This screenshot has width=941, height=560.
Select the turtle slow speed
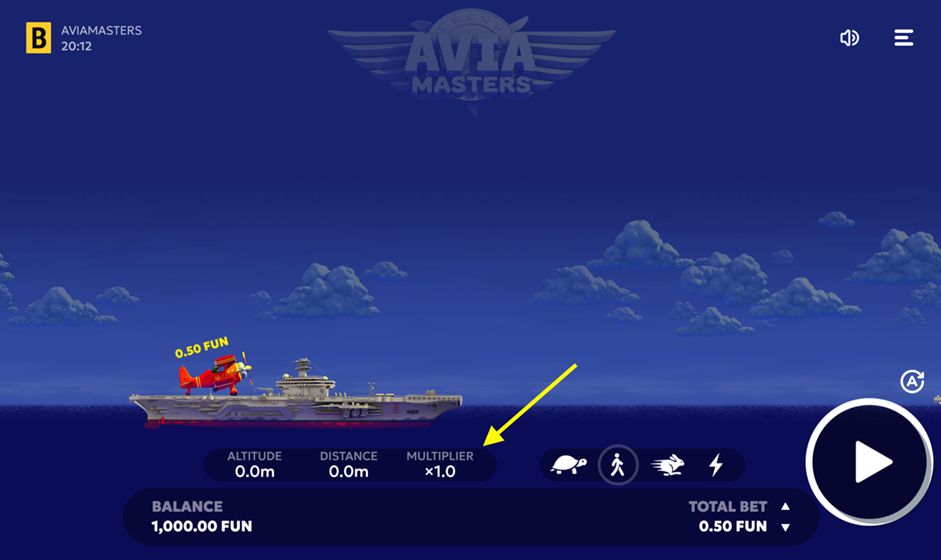click(x=568, y=465)
